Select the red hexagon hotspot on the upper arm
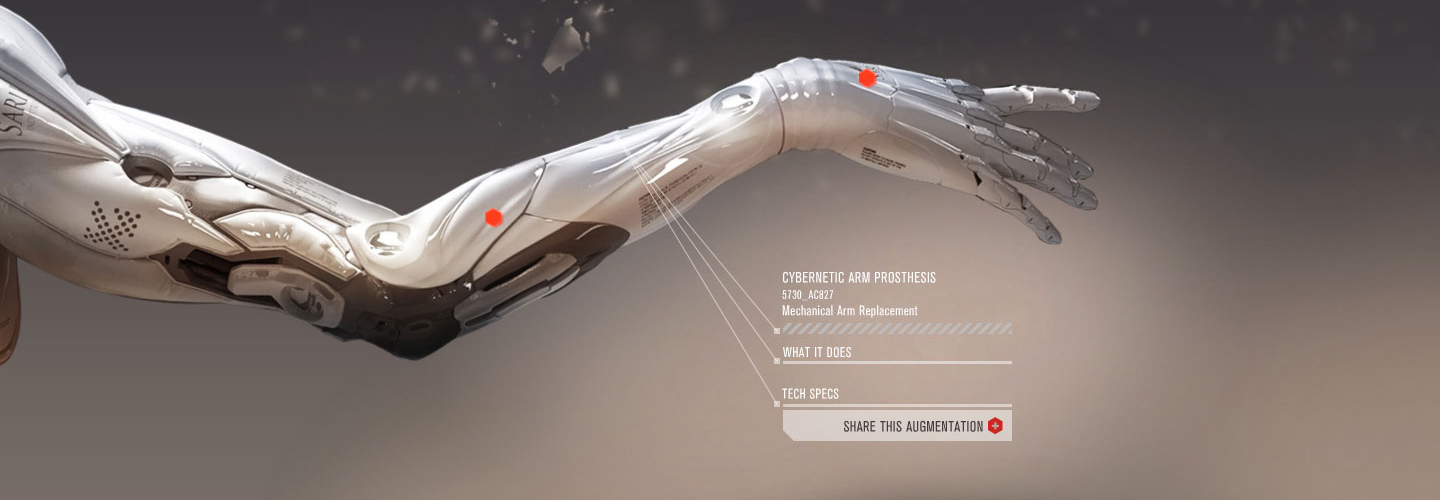 click(493, 217)
